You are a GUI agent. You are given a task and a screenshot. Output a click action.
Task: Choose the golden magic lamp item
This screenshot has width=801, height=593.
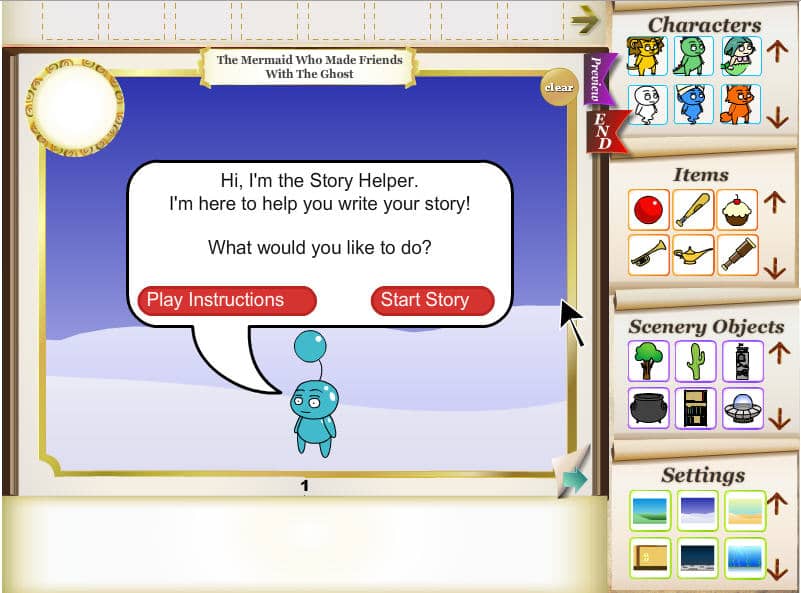[694, 254]
